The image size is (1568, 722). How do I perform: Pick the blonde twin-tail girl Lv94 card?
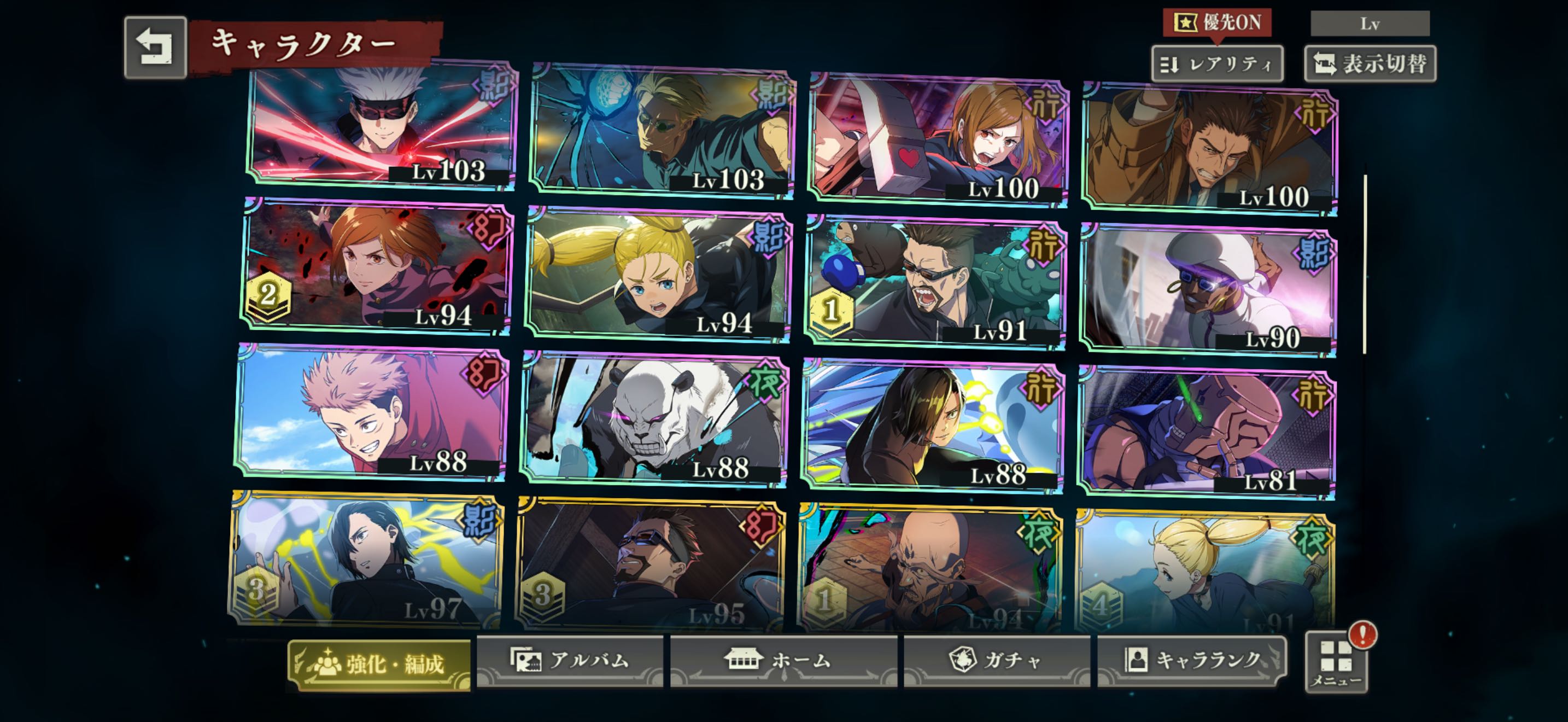click(657, 274)
